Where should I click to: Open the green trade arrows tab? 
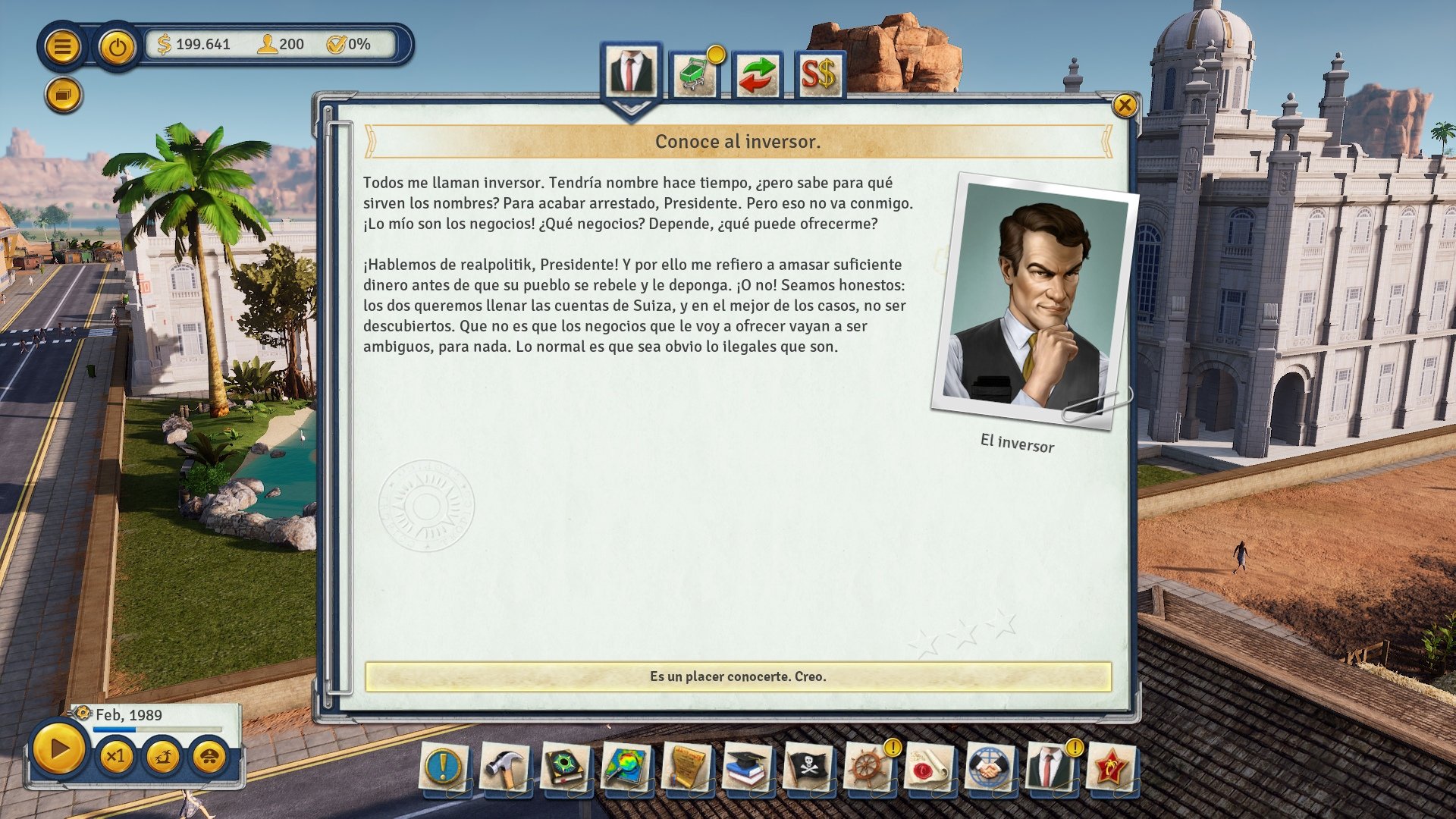[757, 74]
